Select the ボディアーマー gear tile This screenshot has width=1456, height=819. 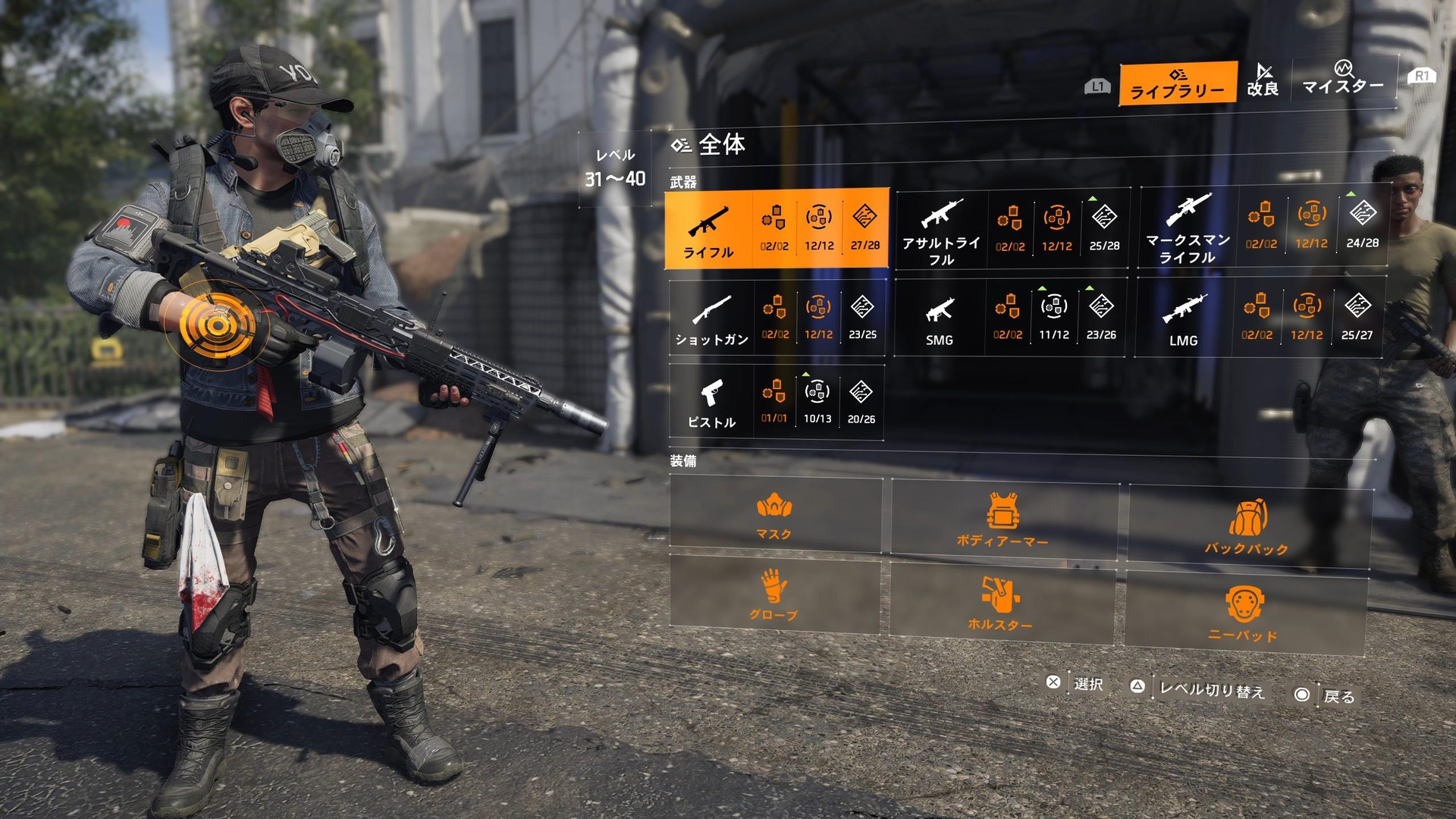click(1003, 520)
